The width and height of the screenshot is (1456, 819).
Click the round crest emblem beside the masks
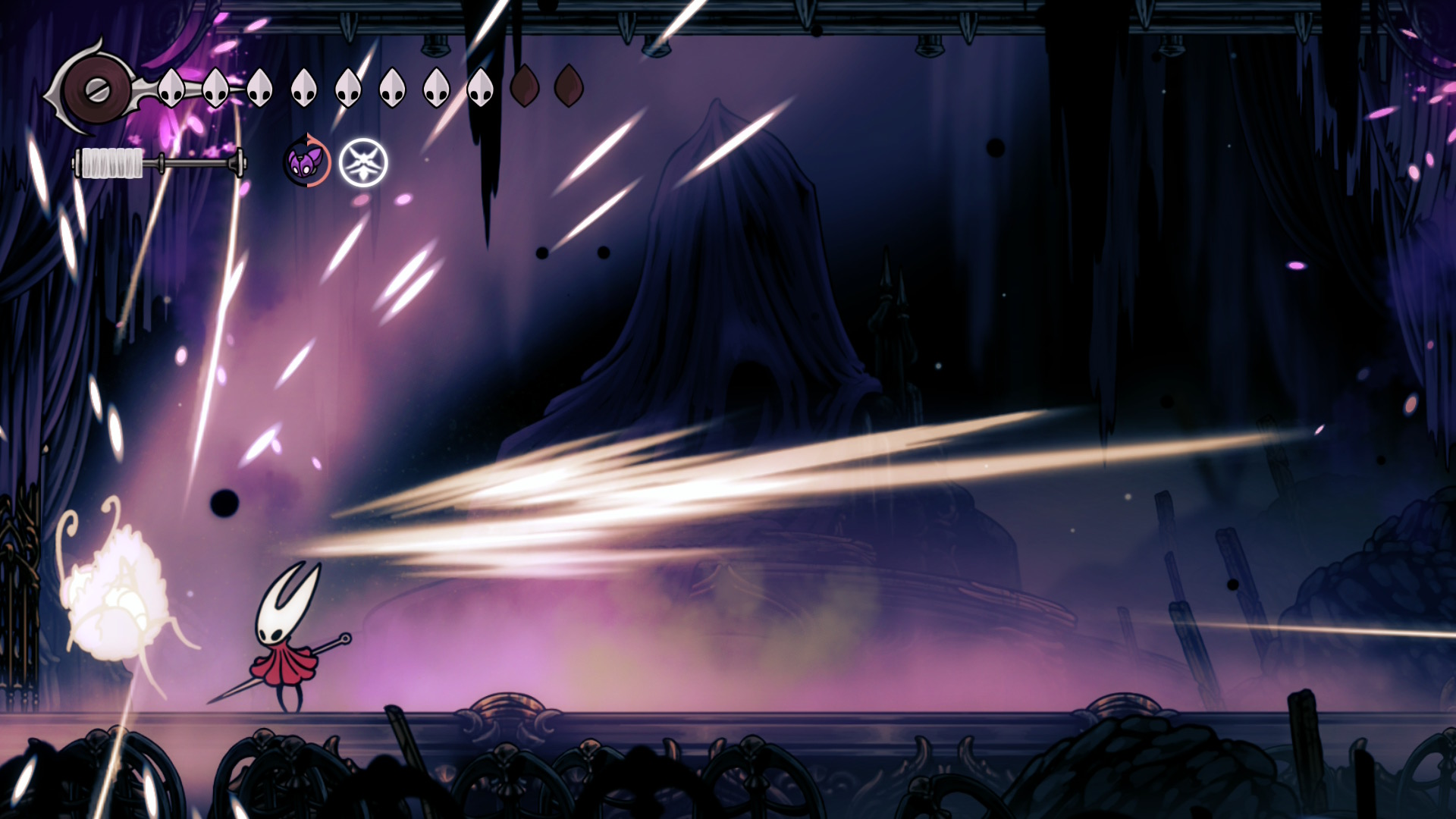[96, 90]
